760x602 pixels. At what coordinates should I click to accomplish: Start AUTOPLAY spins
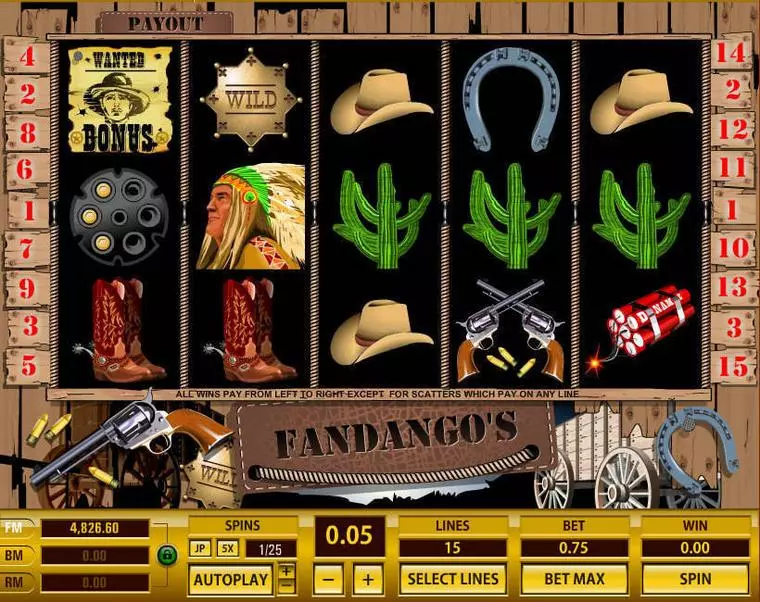point(230,579)
